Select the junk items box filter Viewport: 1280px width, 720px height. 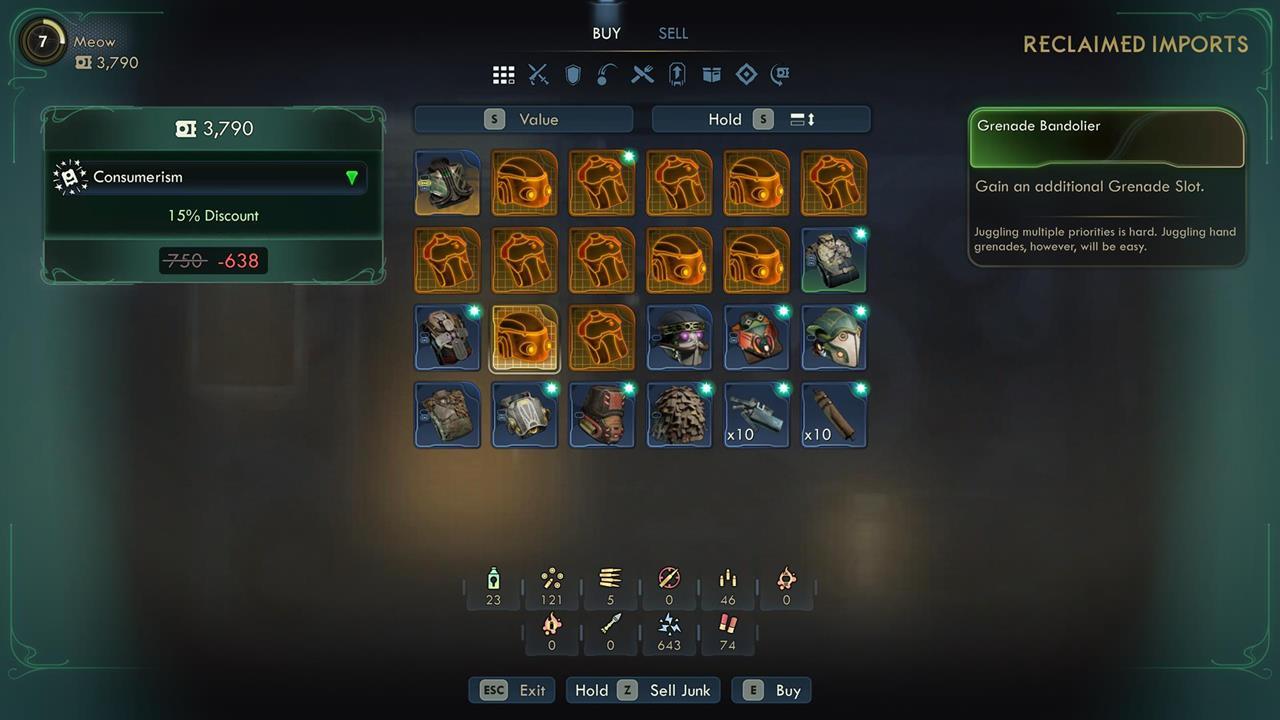pos(711,74)
